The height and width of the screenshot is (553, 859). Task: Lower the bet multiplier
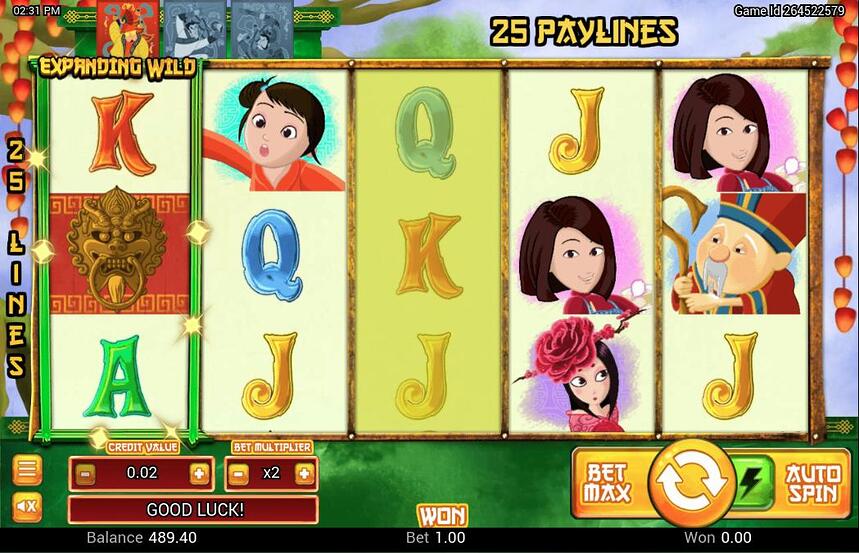coord(241,473)
